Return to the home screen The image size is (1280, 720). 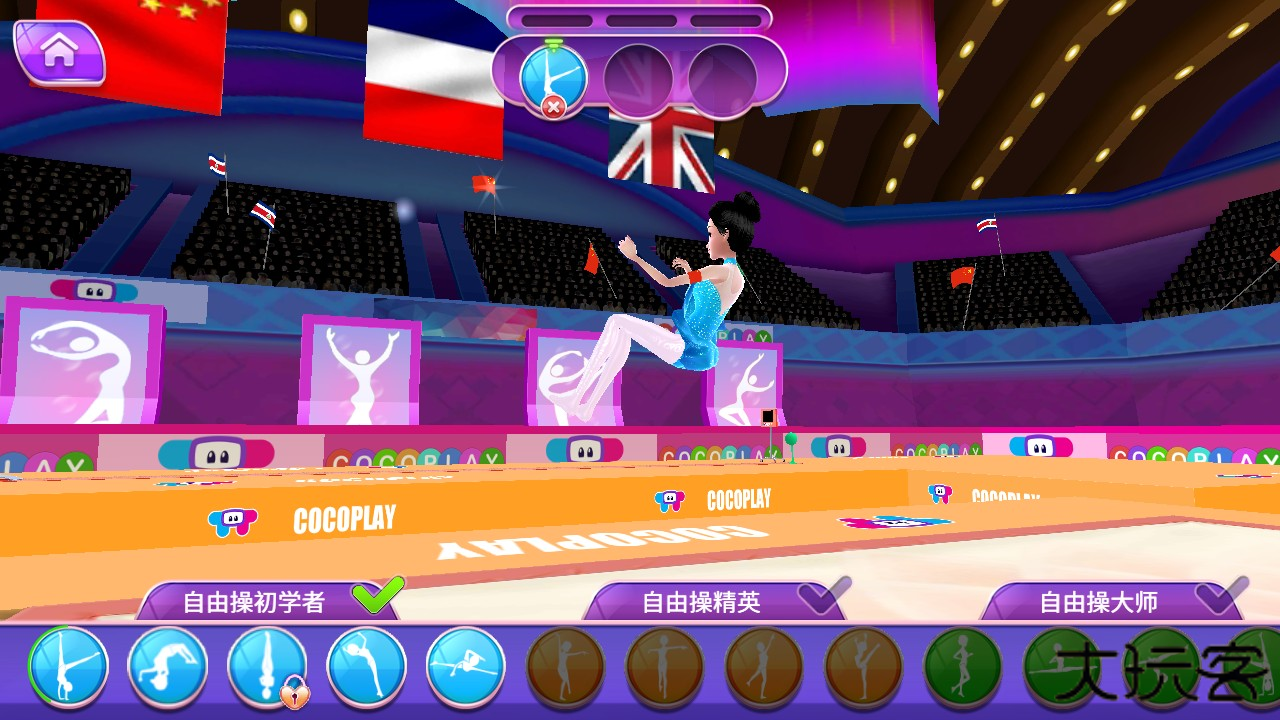(59, 52)
